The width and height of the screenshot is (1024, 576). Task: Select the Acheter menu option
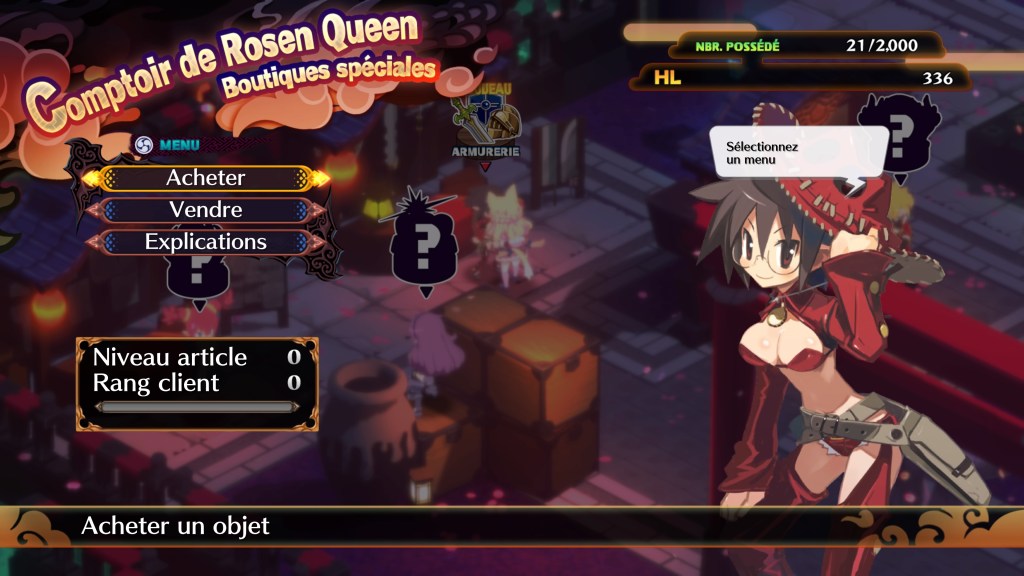click(205, 178)
